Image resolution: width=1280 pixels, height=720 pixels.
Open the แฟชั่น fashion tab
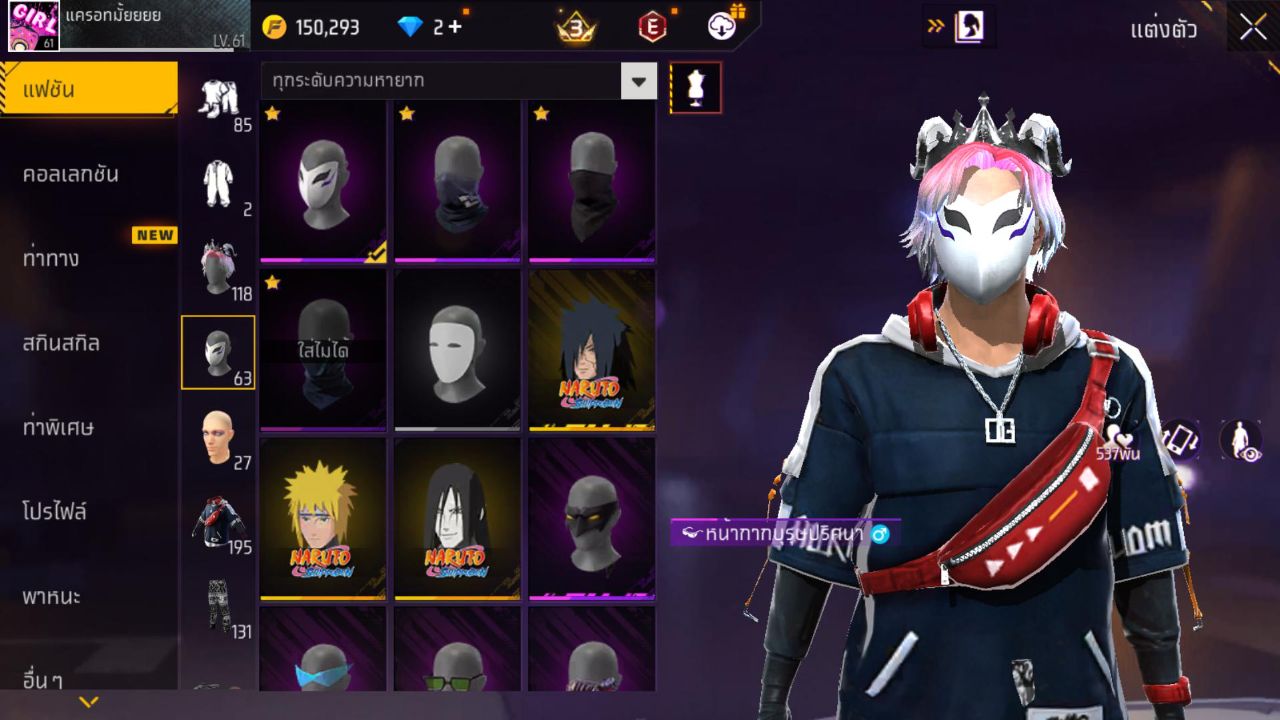(88, 90)
